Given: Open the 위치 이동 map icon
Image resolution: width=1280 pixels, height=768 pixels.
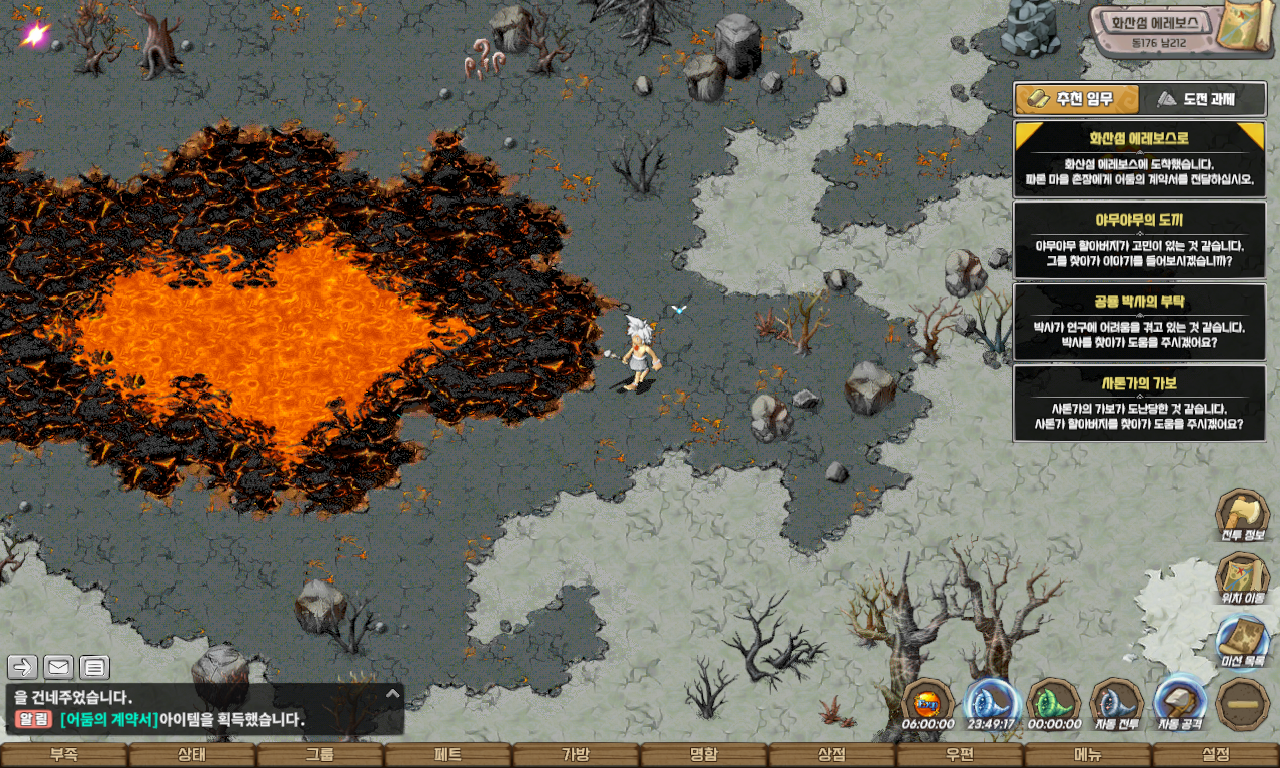Looking at the screenshot, I should coord(1242,579).
